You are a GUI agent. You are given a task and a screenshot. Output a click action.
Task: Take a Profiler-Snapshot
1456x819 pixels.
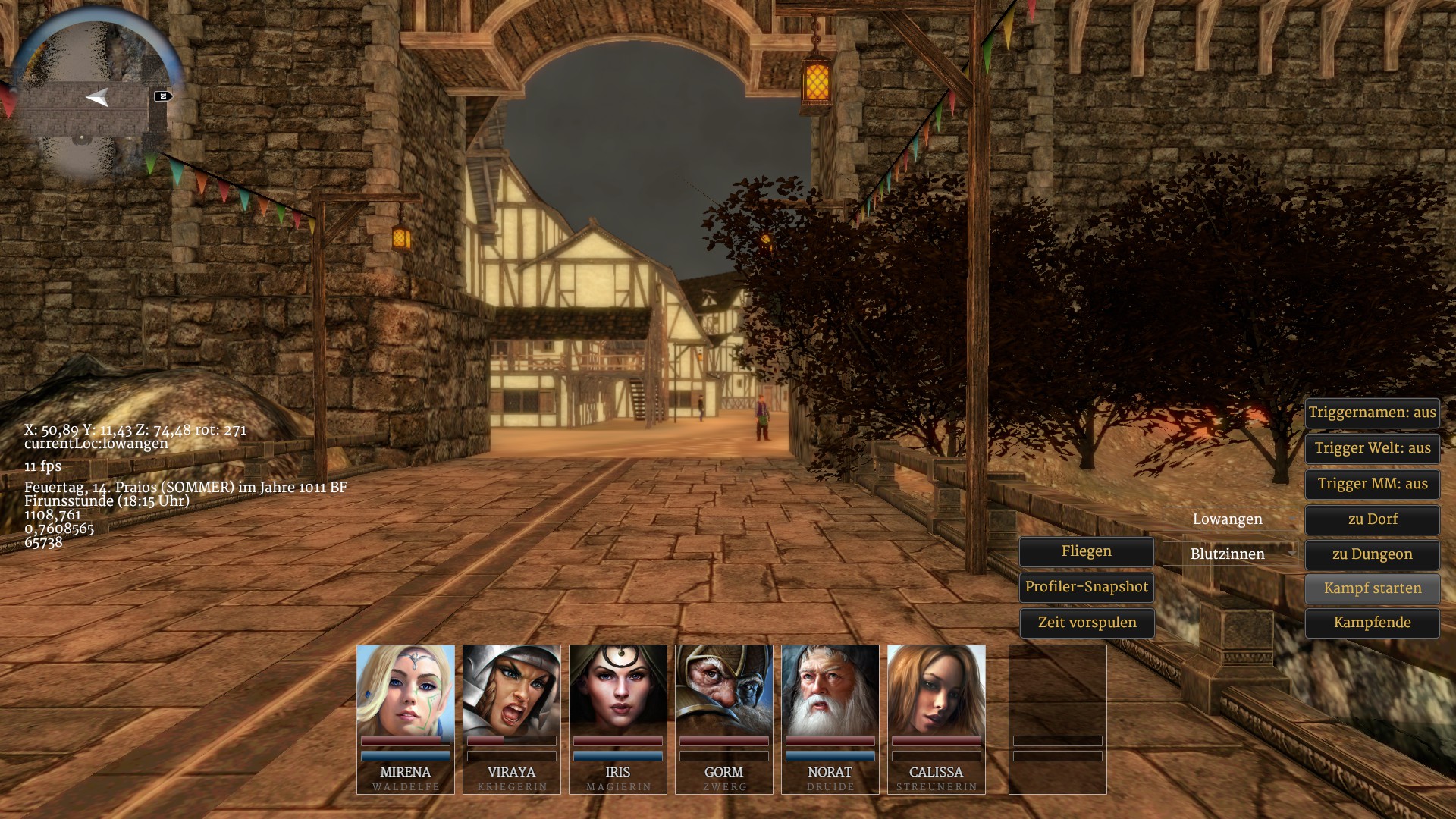tap(1086, 587)
